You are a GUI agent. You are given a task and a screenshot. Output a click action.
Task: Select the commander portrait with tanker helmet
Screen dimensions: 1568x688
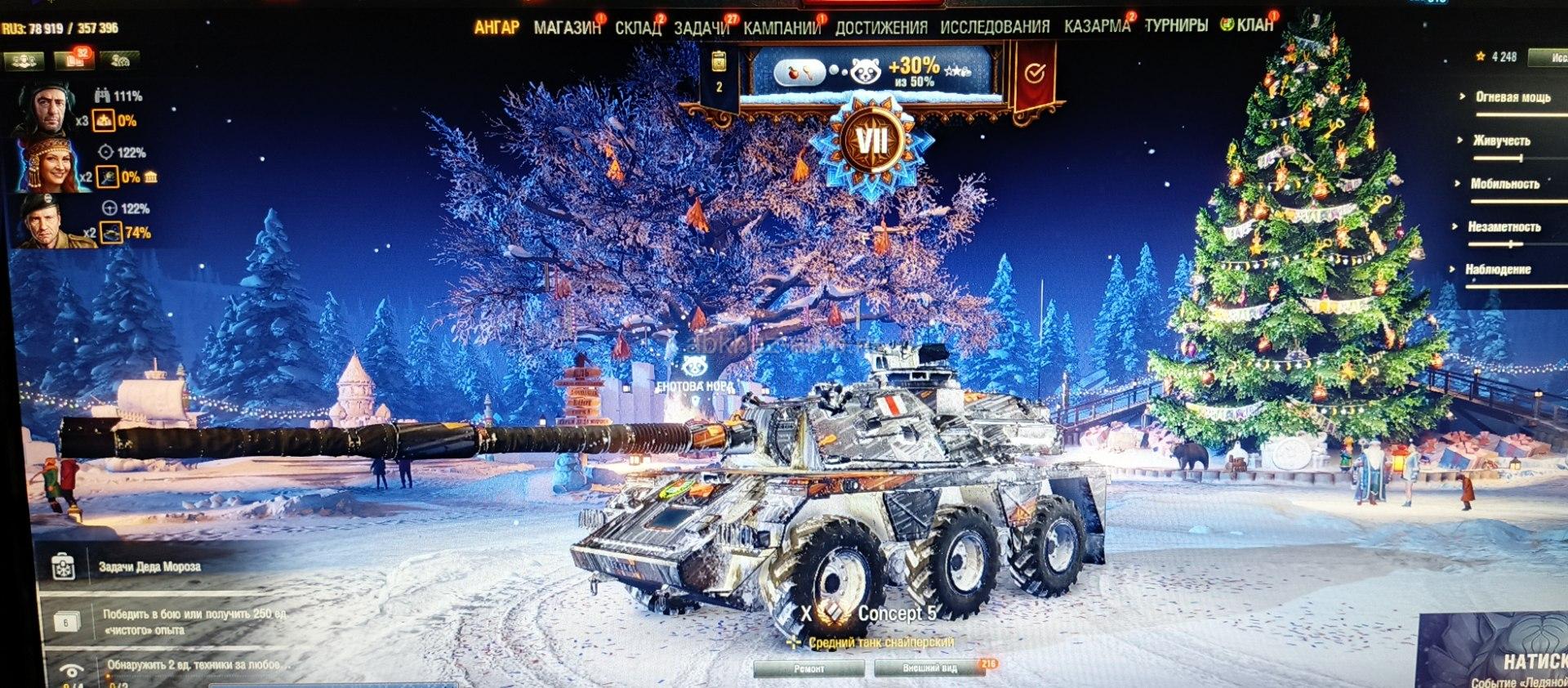(x=46, y=109)
